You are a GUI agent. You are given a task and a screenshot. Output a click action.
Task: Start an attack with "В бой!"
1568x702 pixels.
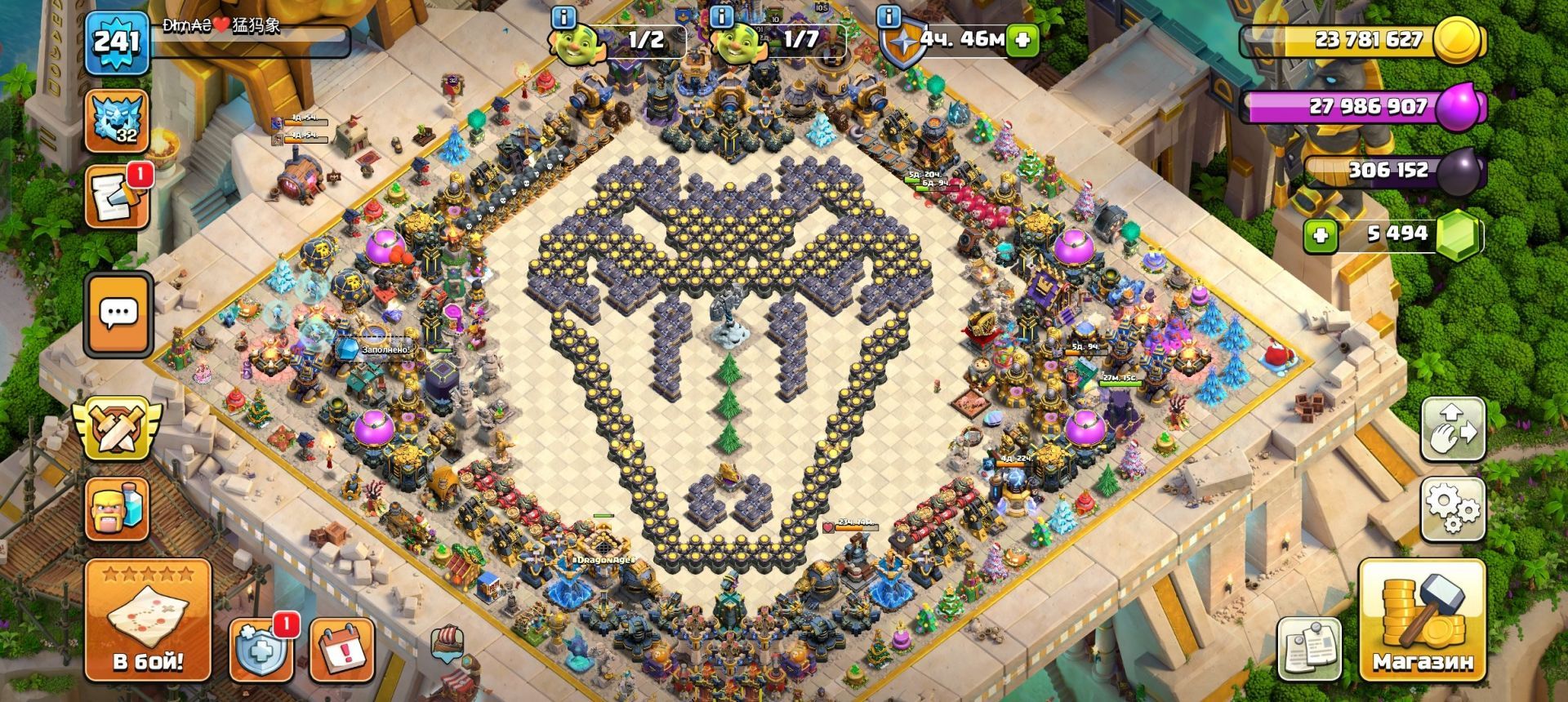[148, 621]
